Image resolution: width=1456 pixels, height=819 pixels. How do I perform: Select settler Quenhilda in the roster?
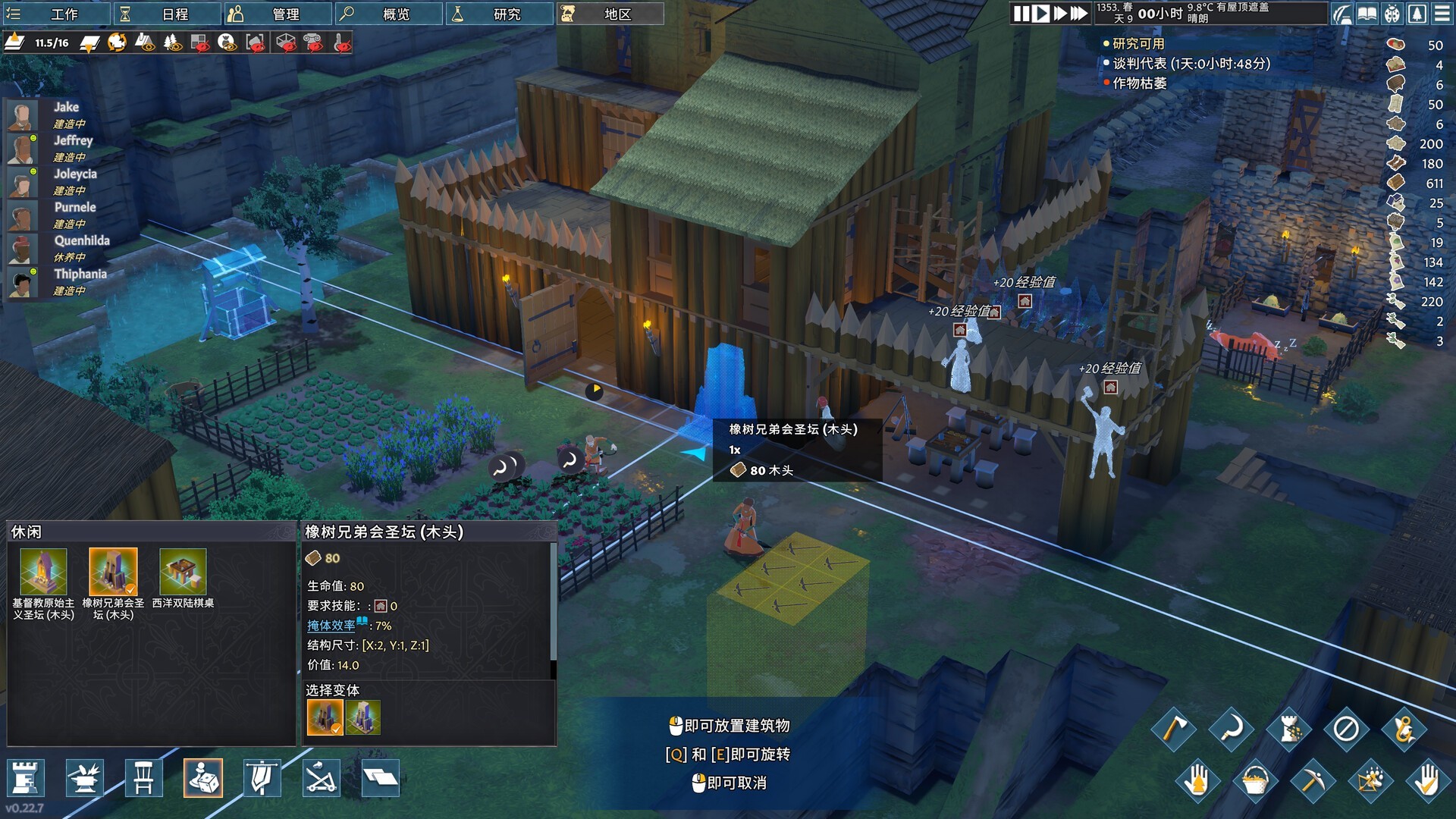(81, 240)
